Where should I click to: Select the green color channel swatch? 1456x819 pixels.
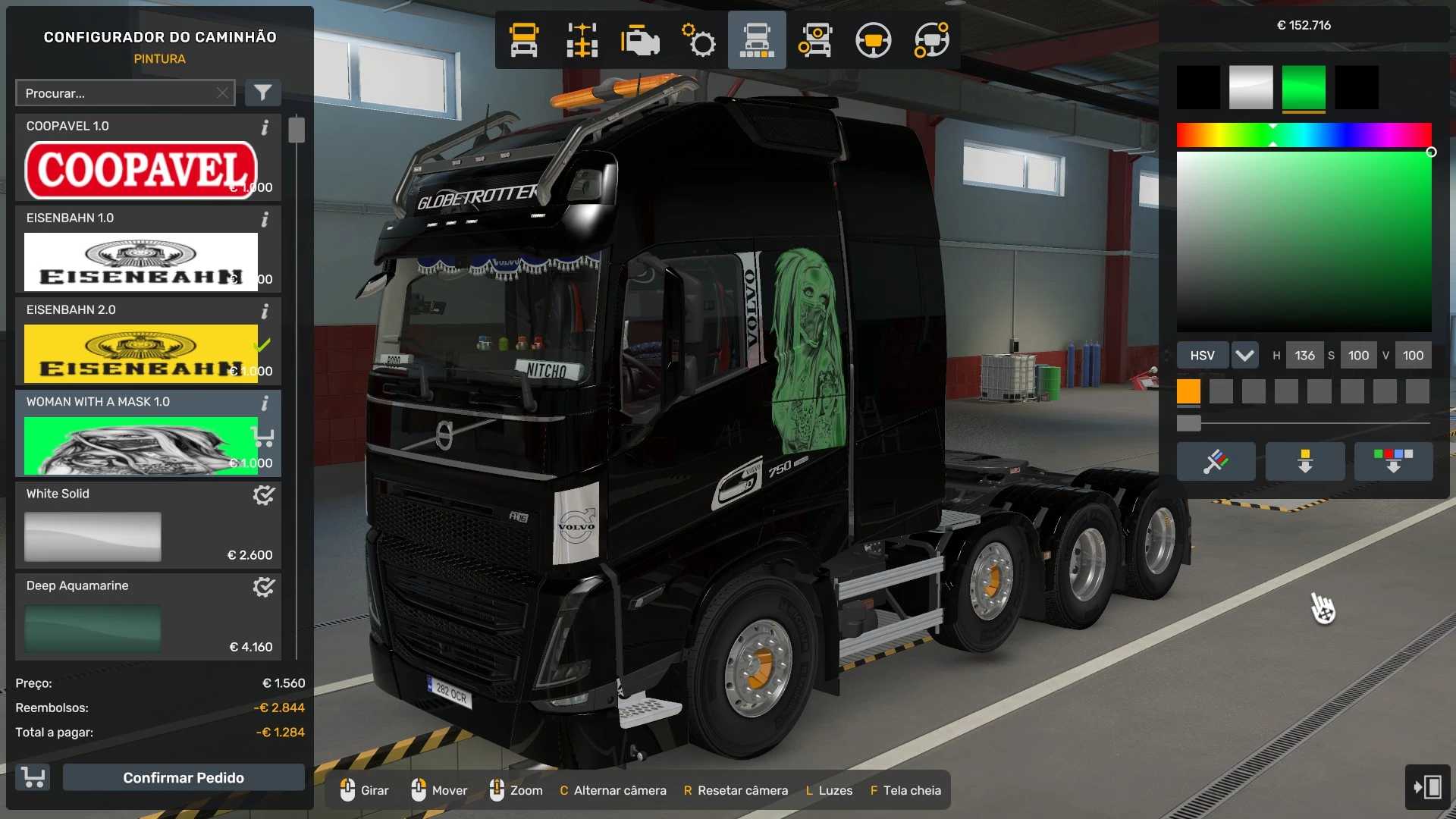1304,87
